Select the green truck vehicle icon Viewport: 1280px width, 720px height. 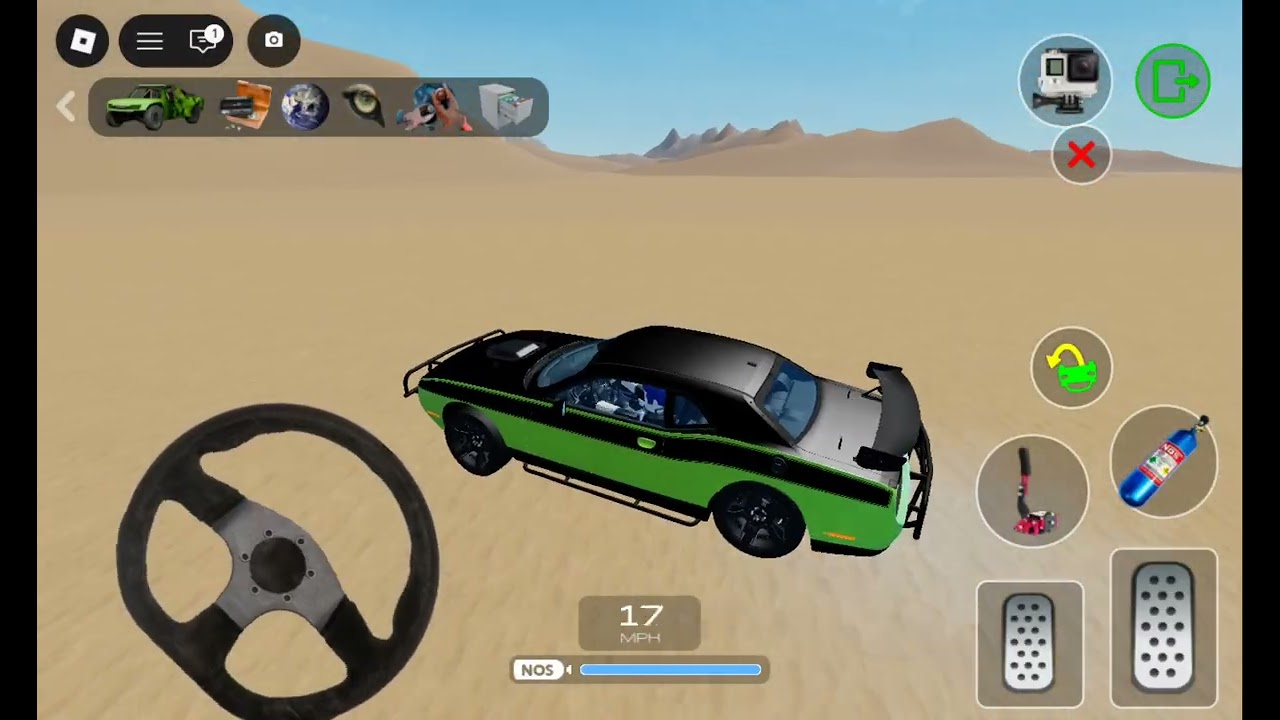click(154, 106)
